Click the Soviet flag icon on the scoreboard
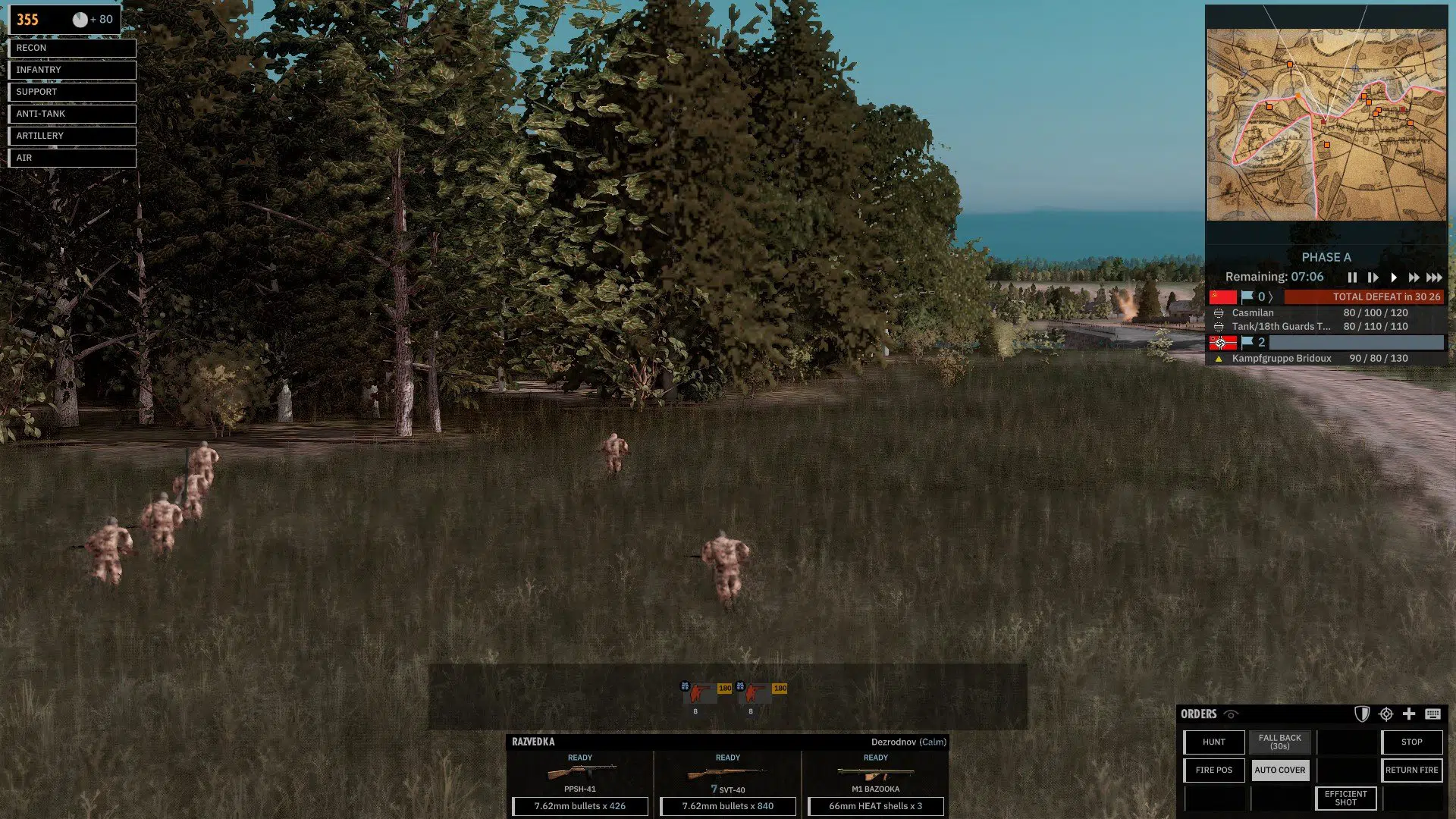1456x819 pixels. (x=1222, y=297)
